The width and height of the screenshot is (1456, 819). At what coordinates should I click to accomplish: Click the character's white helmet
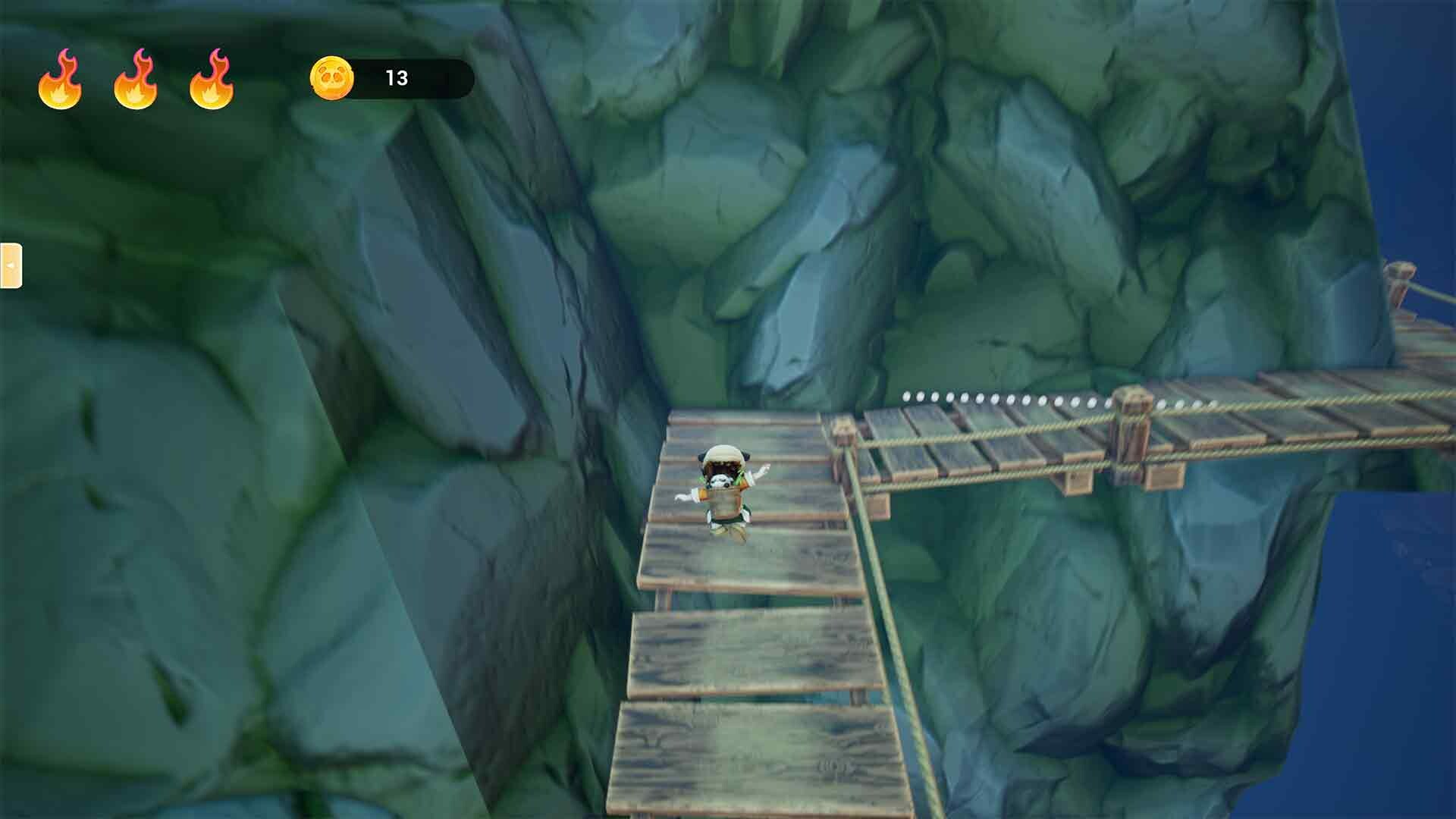(x=722, y=455)
